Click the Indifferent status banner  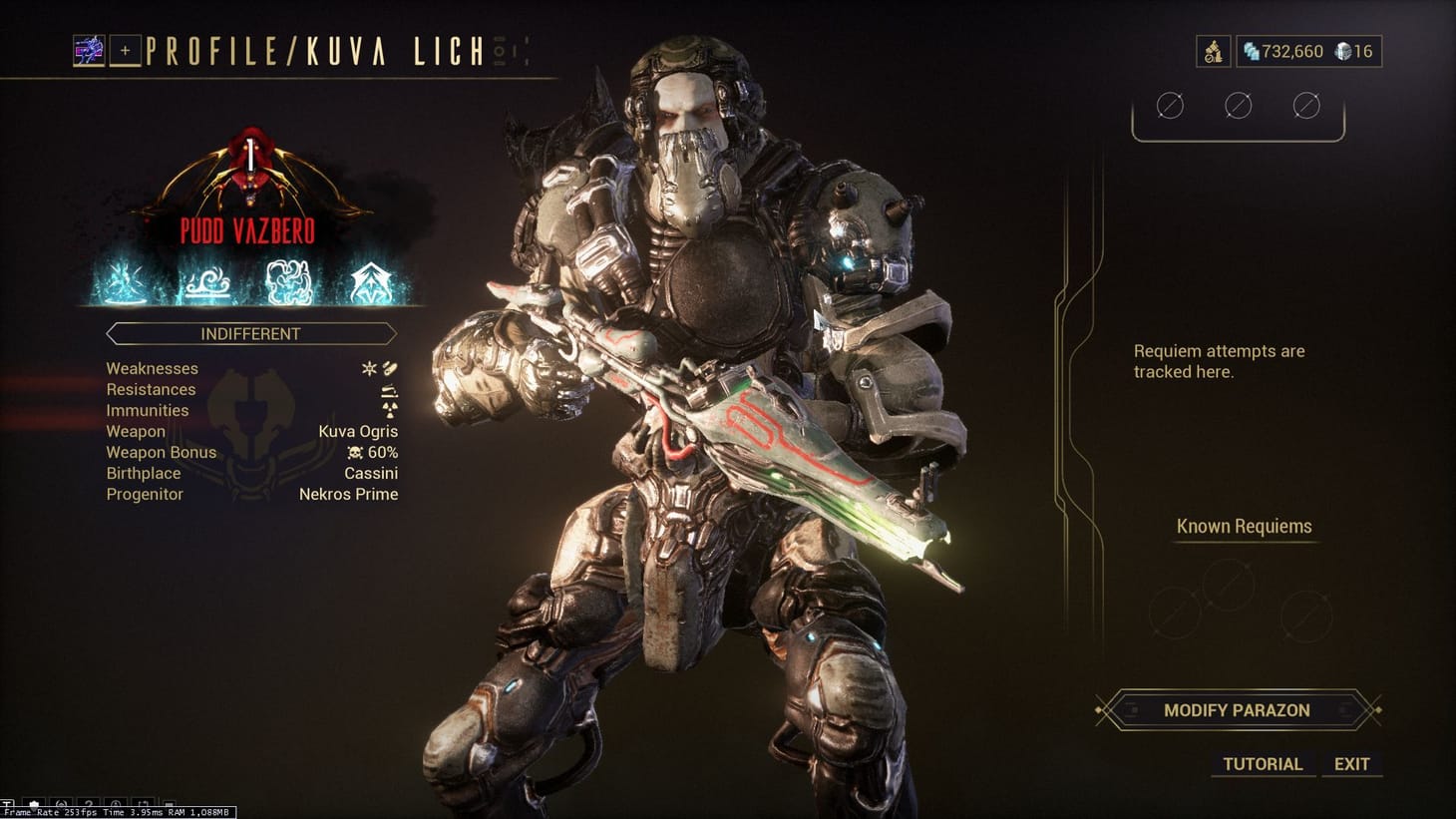click(249, 333)
